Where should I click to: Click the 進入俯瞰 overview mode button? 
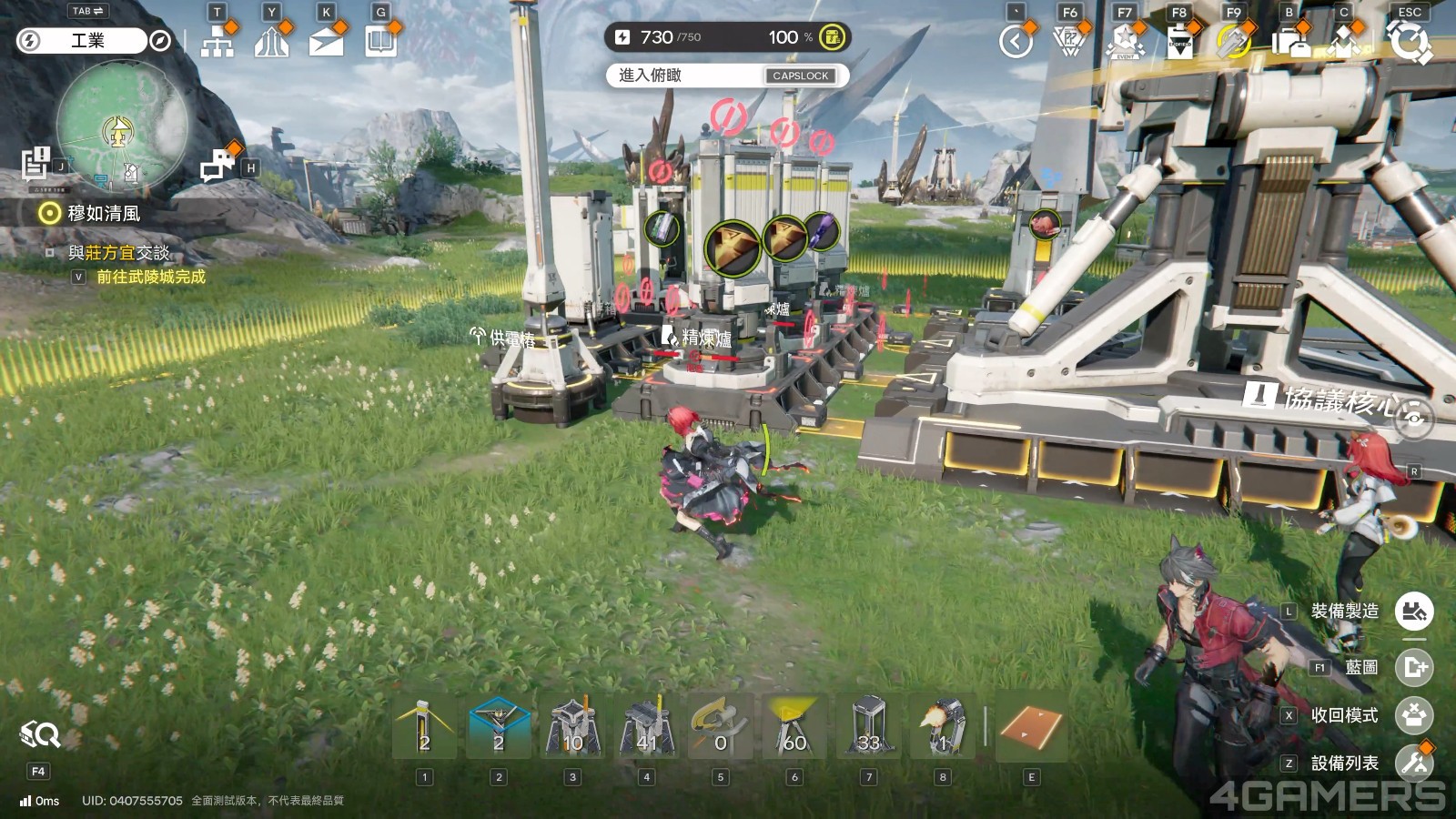[x=727, y=76]
